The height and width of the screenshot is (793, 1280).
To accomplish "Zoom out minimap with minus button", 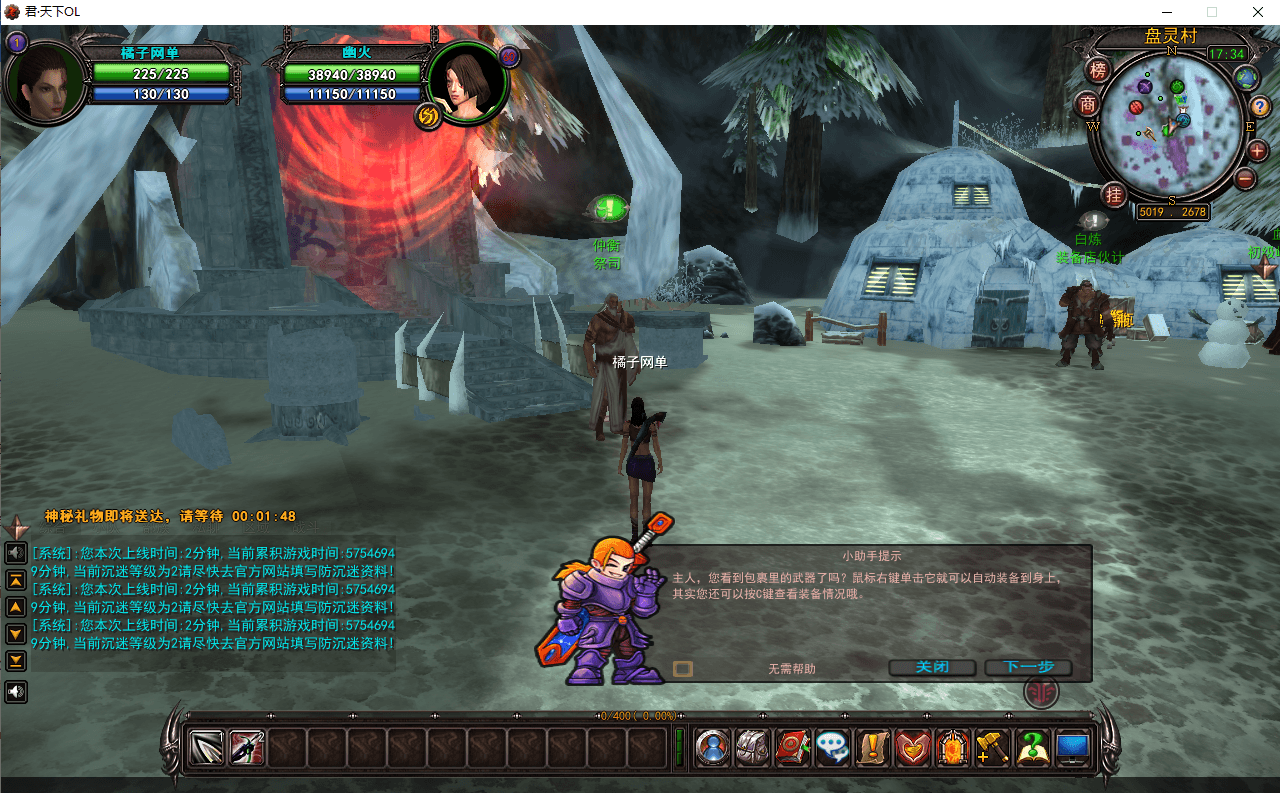I will [x=1245, y=179].
